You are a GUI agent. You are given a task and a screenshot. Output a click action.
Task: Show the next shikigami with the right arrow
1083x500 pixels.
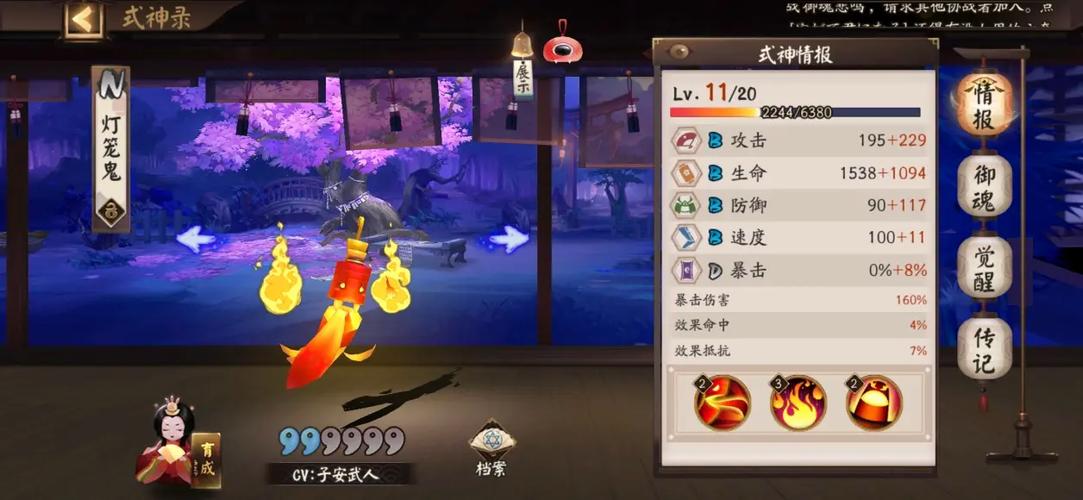509,238
